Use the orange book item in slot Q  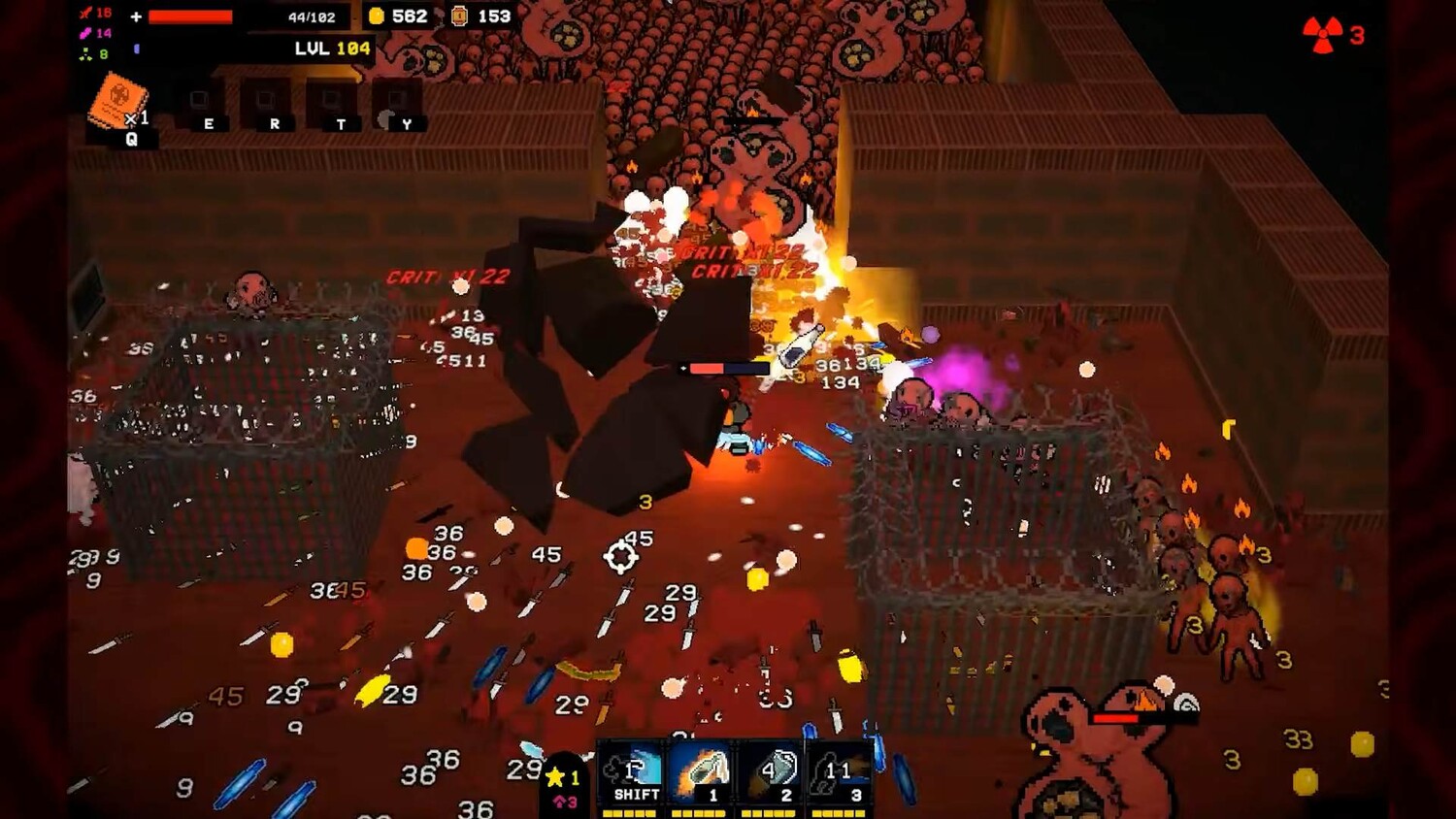[x=118, y=103]
